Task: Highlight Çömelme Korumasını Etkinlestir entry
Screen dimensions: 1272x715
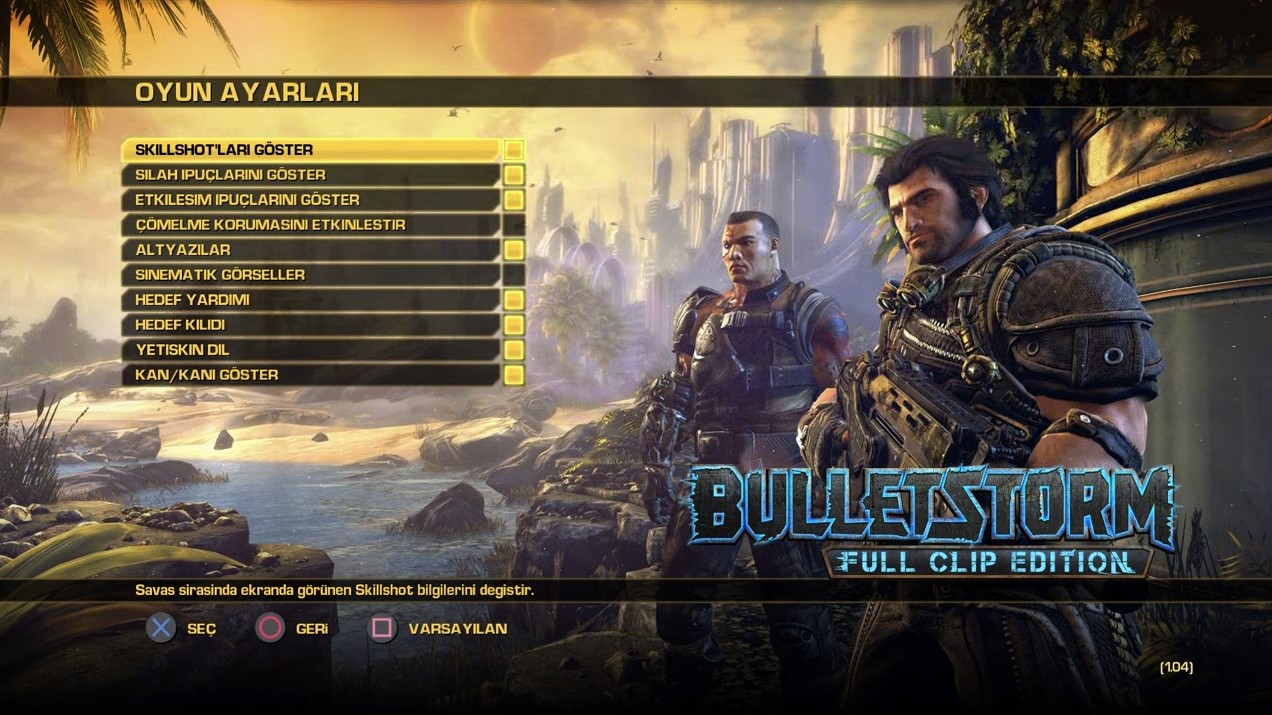Action: point(310,225)
